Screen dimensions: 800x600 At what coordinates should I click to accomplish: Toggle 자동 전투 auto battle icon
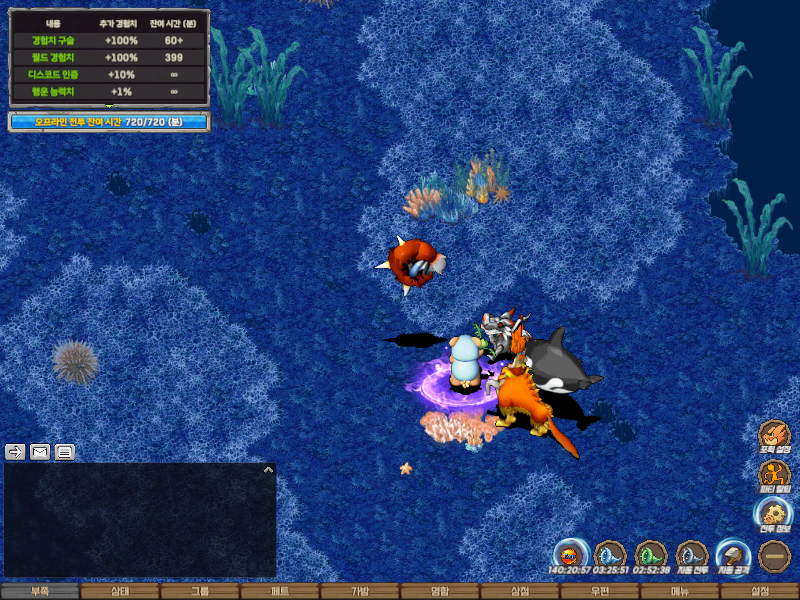click(x=692, y=555)
